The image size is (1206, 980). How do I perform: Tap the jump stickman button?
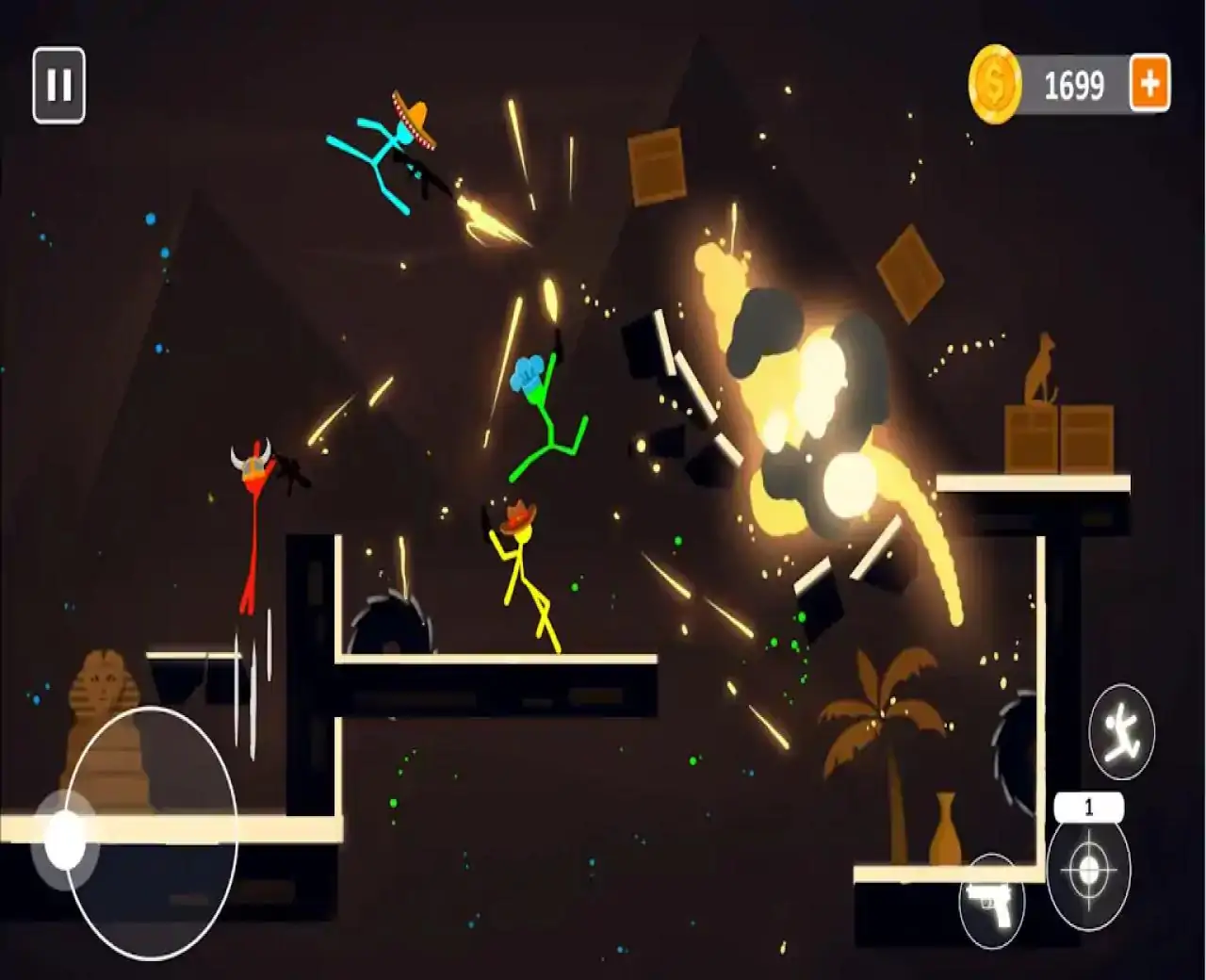click(x=1121, y=731)
